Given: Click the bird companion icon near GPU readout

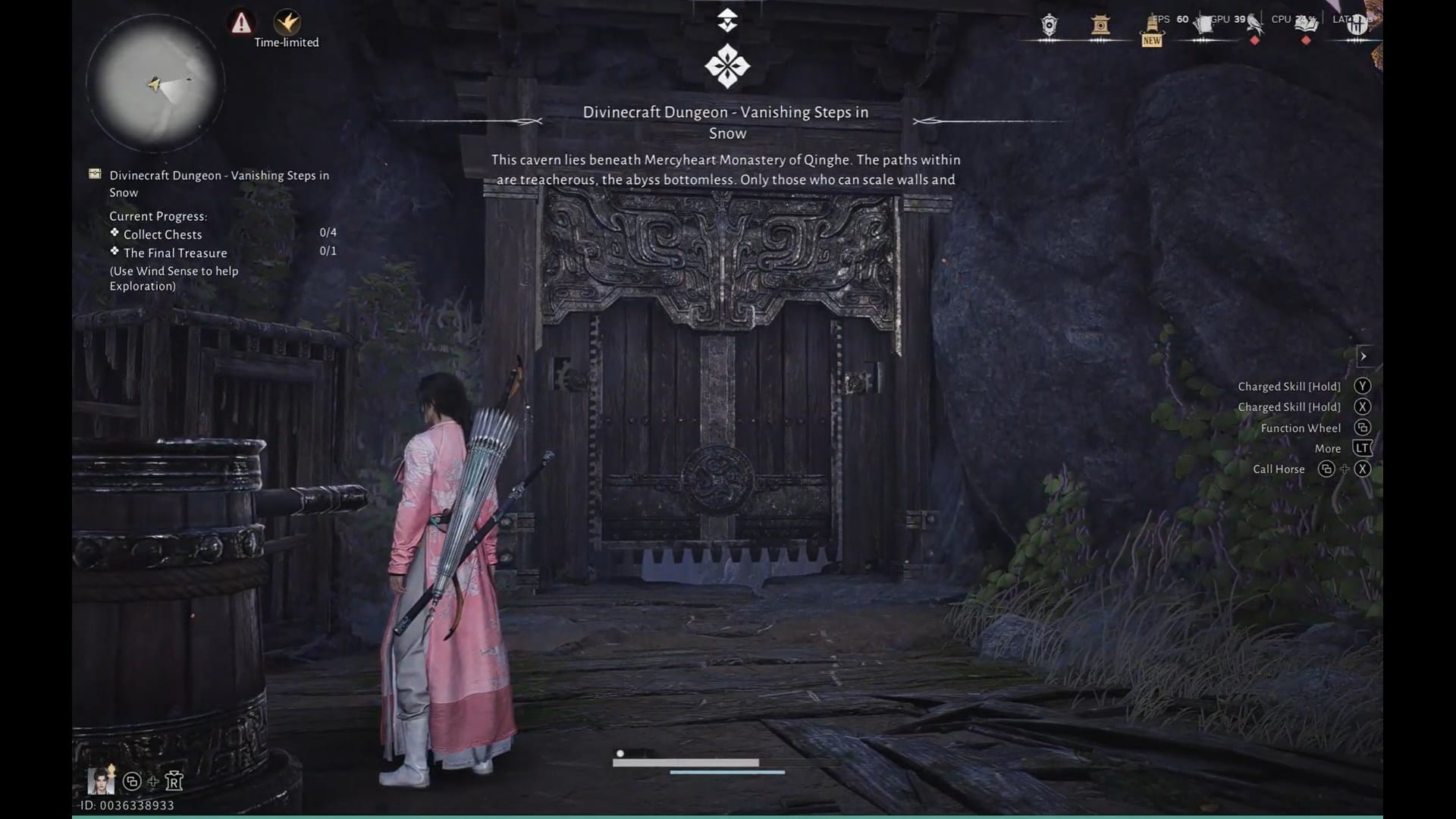Looking at the screenshot, I should click(1256, 24).
